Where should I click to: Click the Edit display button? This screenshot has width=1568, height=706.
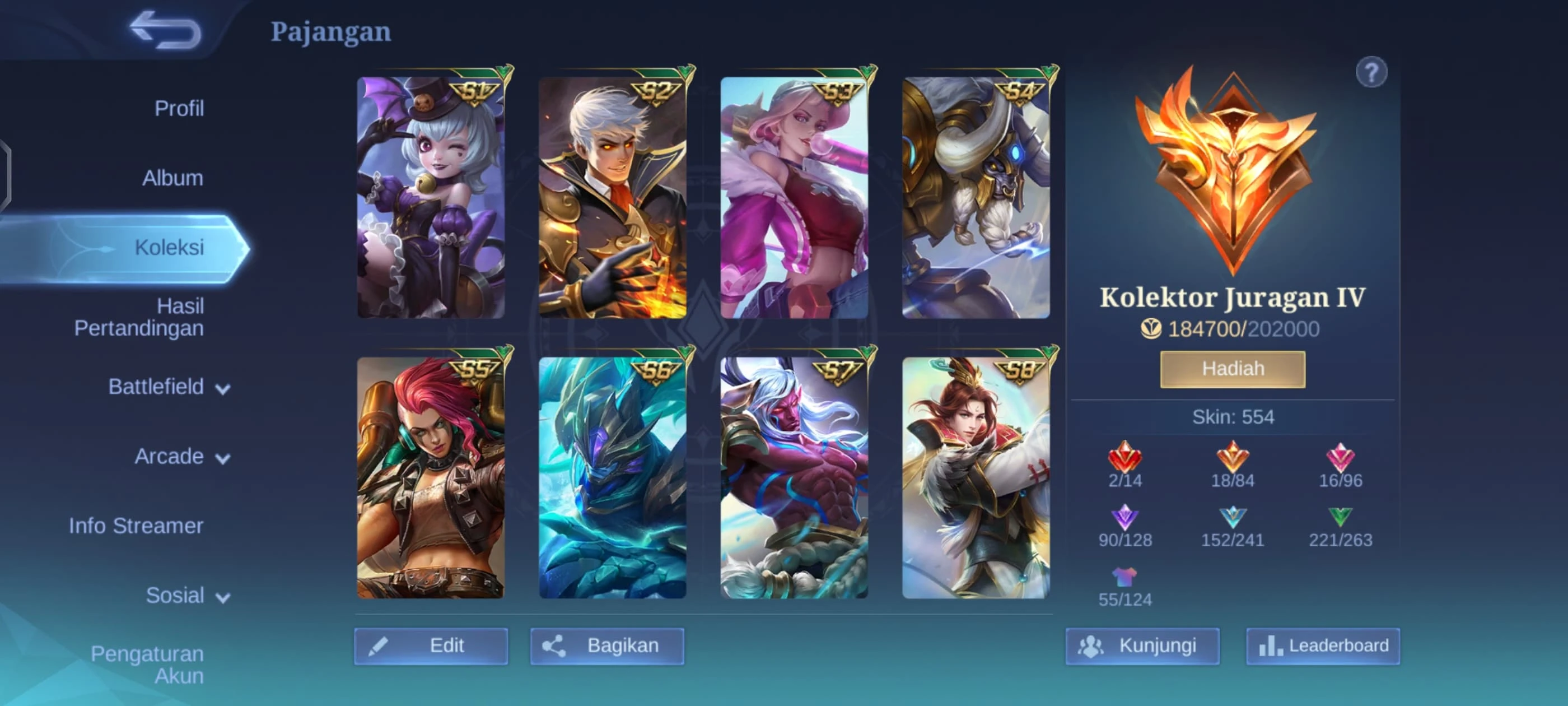coord(430,645)
